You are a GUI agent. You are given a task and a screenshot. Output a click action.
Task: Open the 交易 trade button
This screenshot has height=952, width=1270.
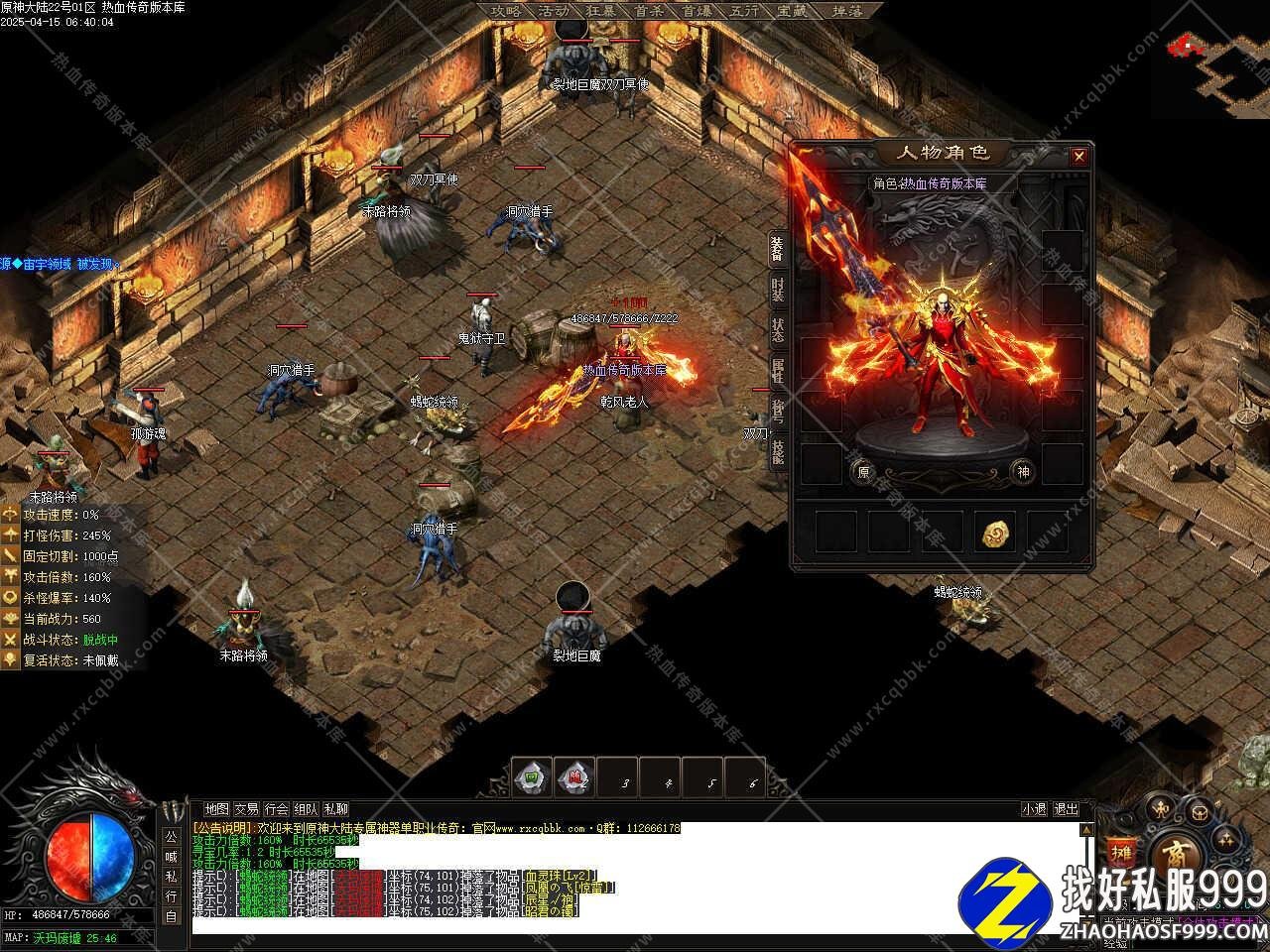246,809
